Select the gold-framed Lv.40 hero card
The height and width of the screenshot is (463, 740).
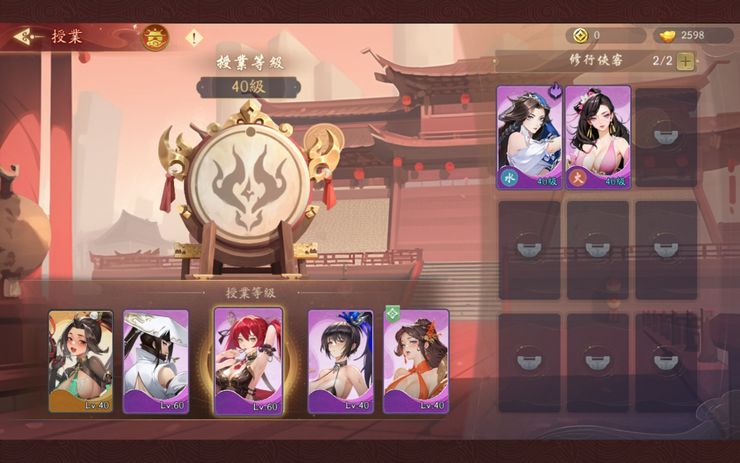coord(81,361)
